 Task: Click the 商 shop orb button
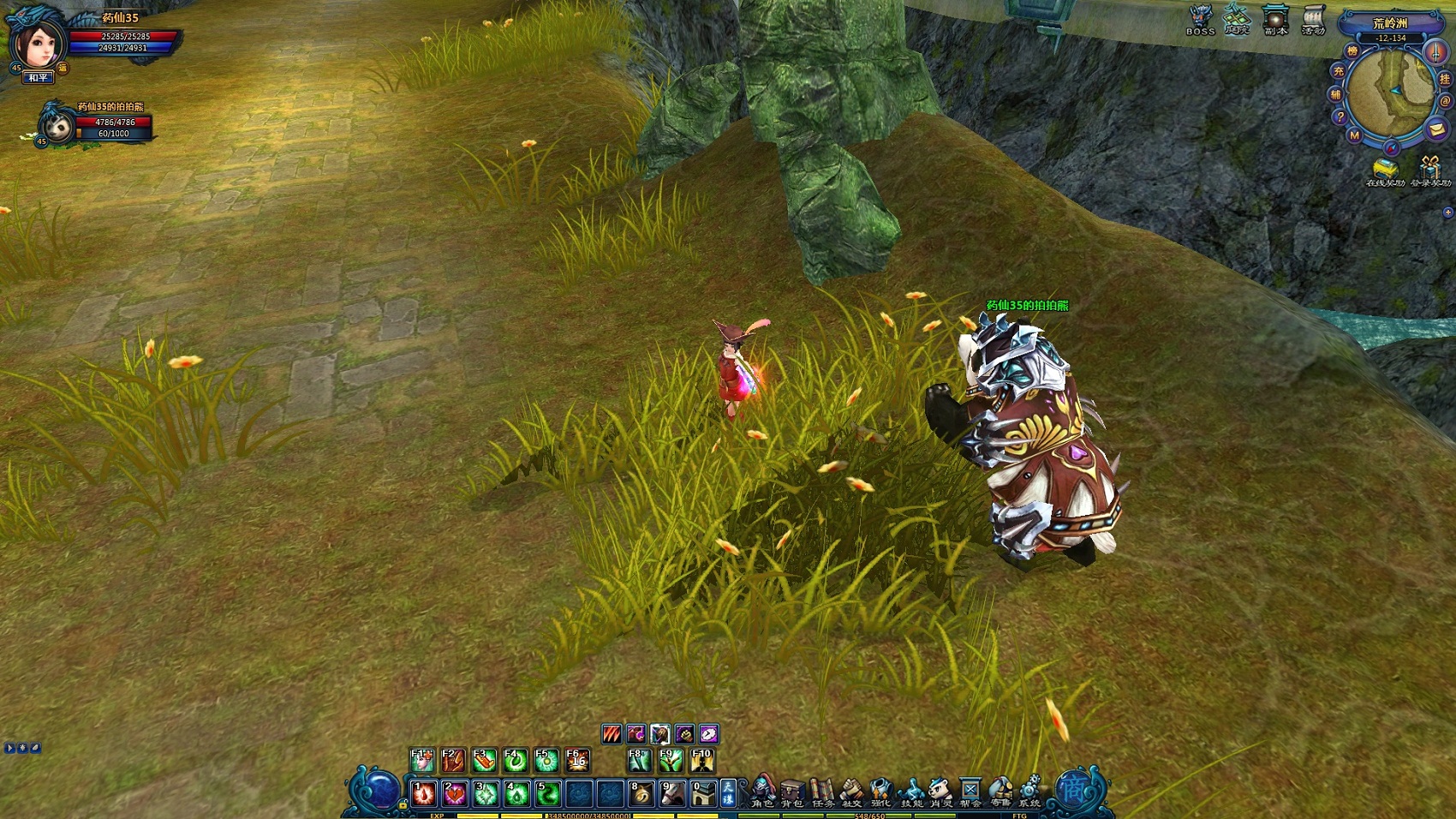[1074, 789]
